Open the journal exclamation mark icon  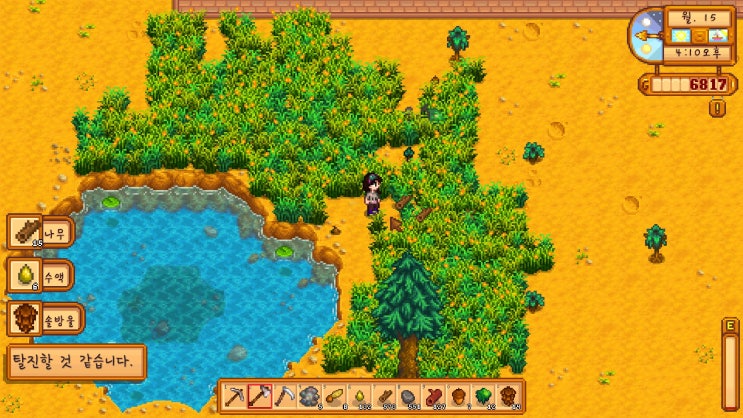717,108
